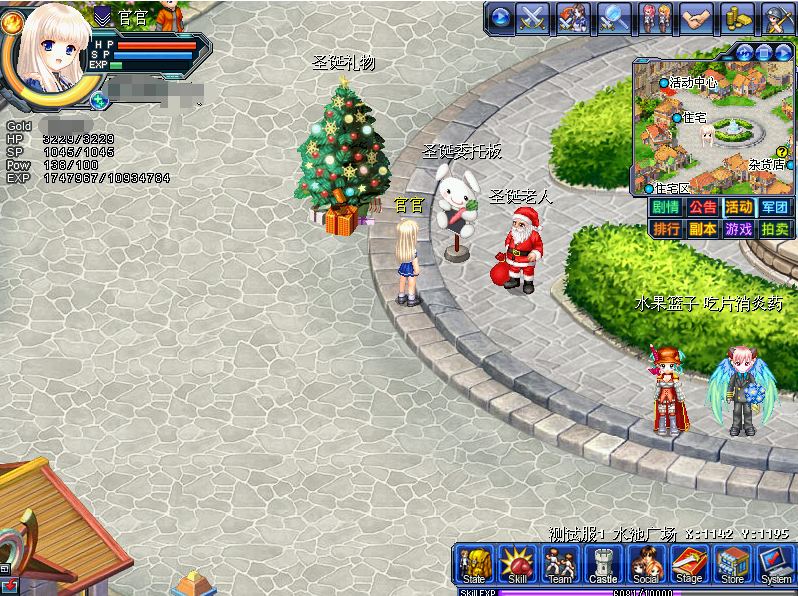Open the Skill menu
798x596 pixels.
click(x=517, y=565)
